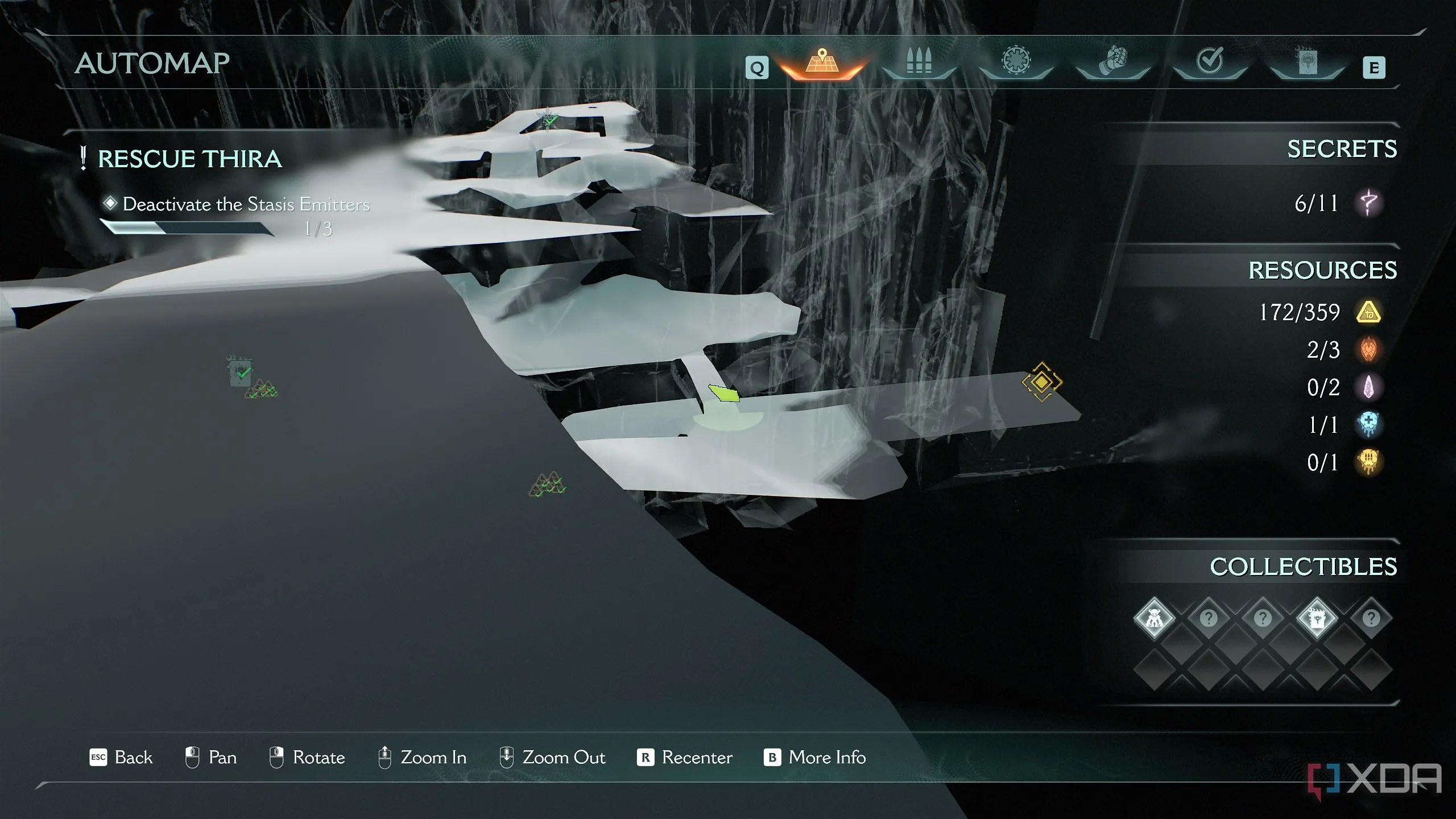
Task: Switch to the armored gauntlet fist tab
Action: pyautogui.click(x=1112, y=61)
